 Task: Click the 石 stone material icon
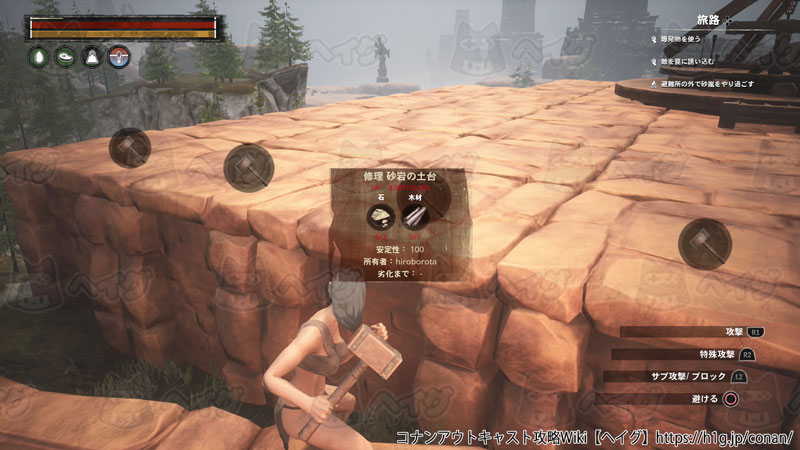[379, 217]
